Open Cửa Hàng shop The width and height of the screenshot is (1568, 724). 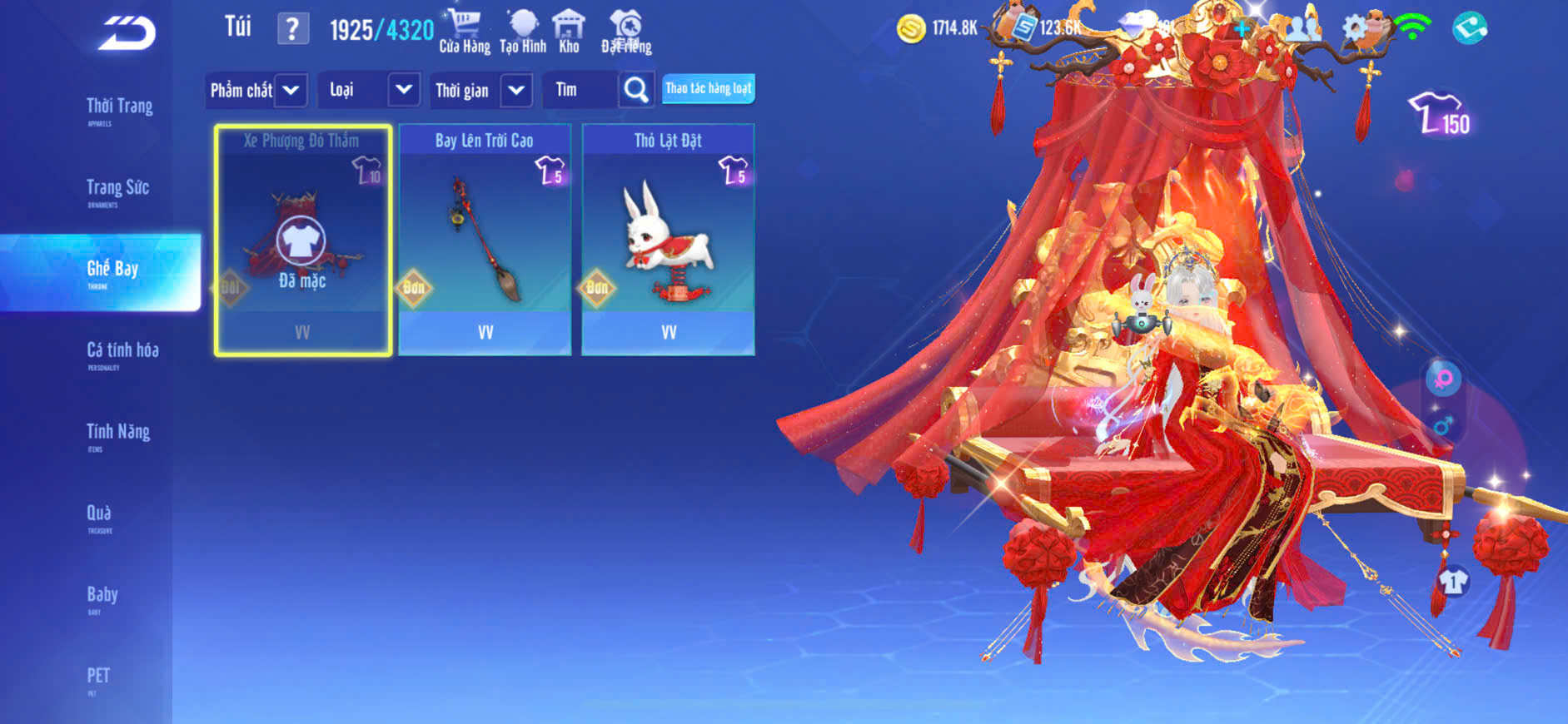click(x=465, y=32)
